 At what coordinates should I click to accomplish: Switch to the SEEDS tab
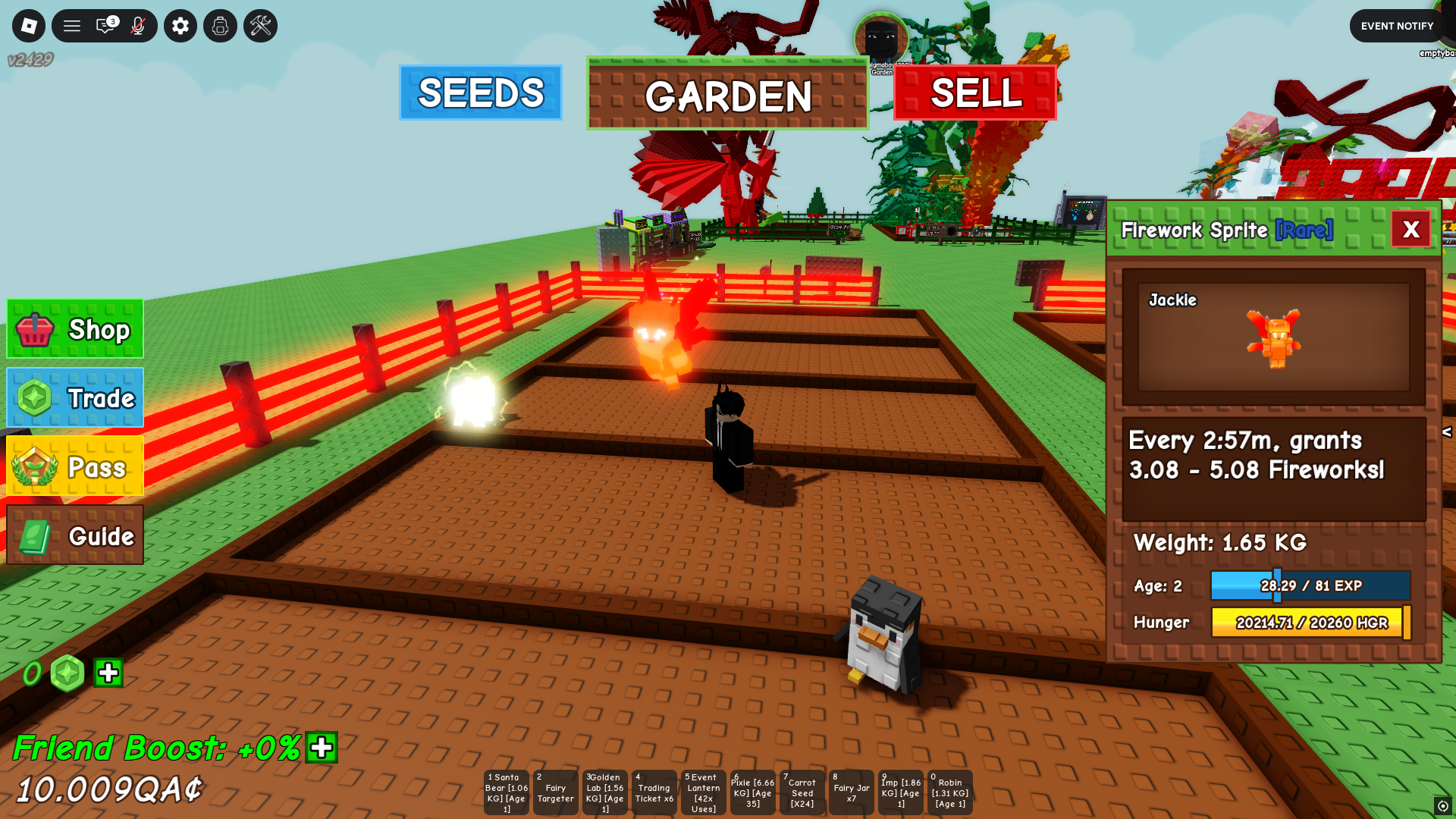pos(480,93)
